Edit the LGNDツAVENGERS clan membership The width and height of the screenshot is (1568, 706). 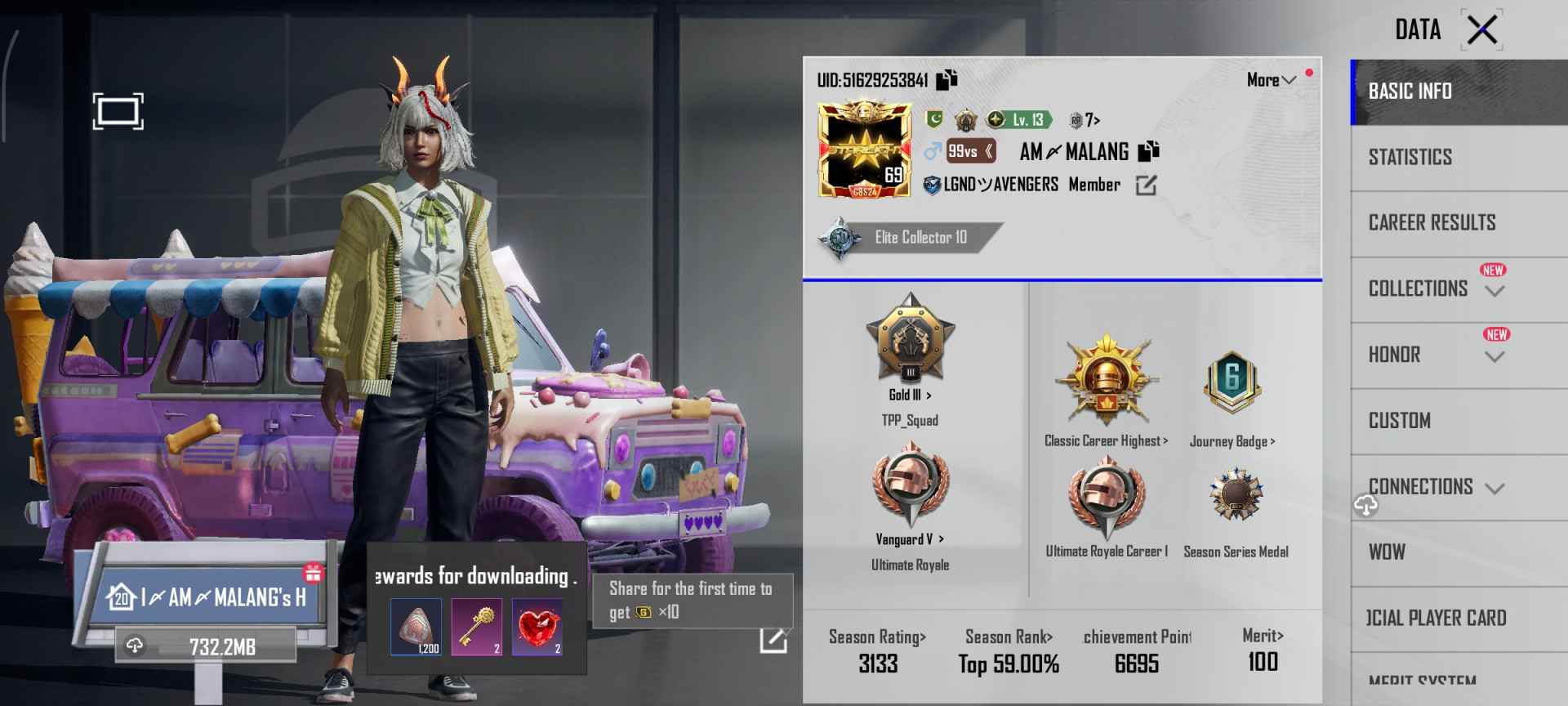pyautogui.click(x=1147, y=185)
